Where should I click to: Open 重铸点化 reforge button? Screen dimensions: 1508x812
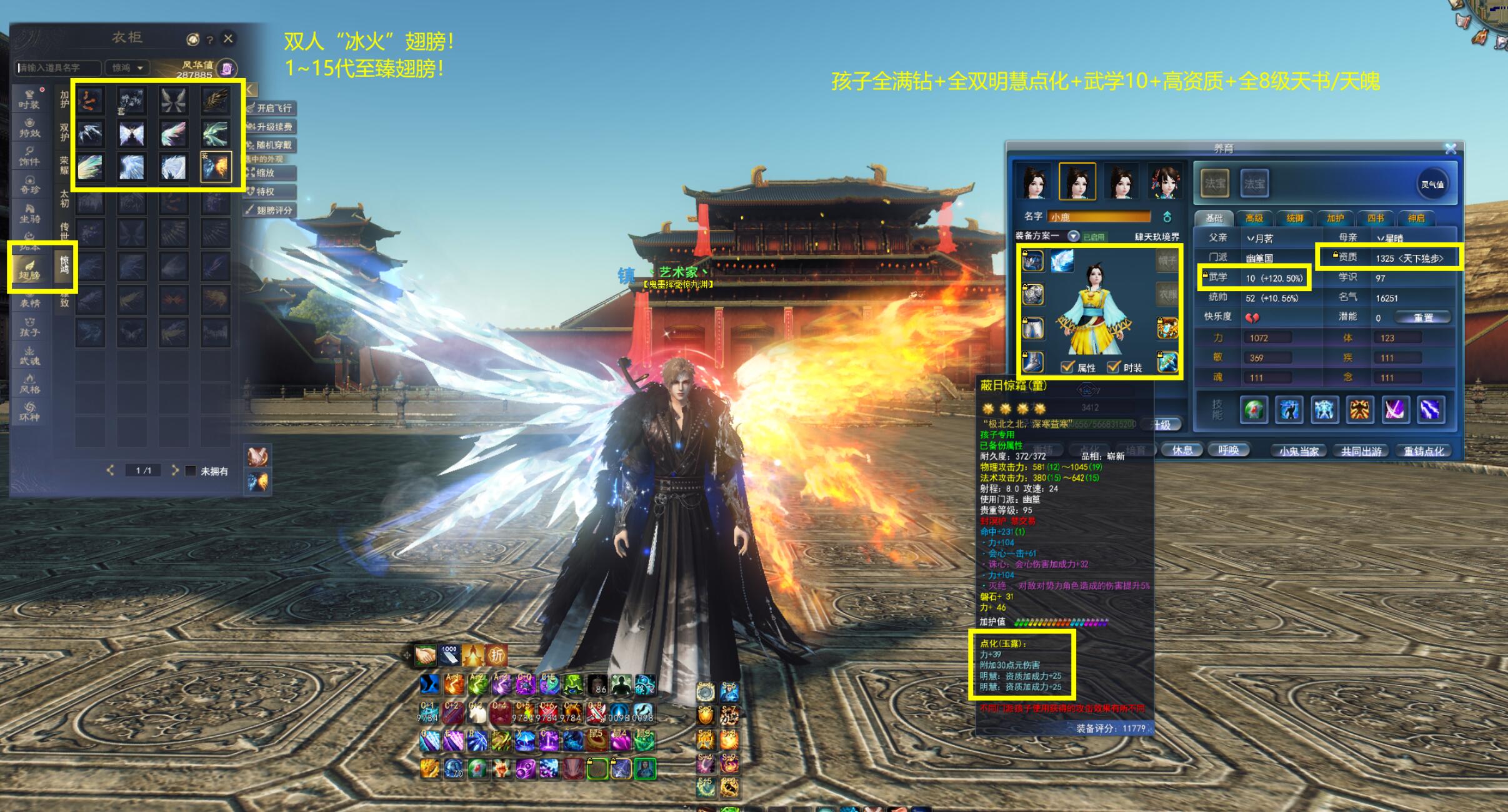1424,451
